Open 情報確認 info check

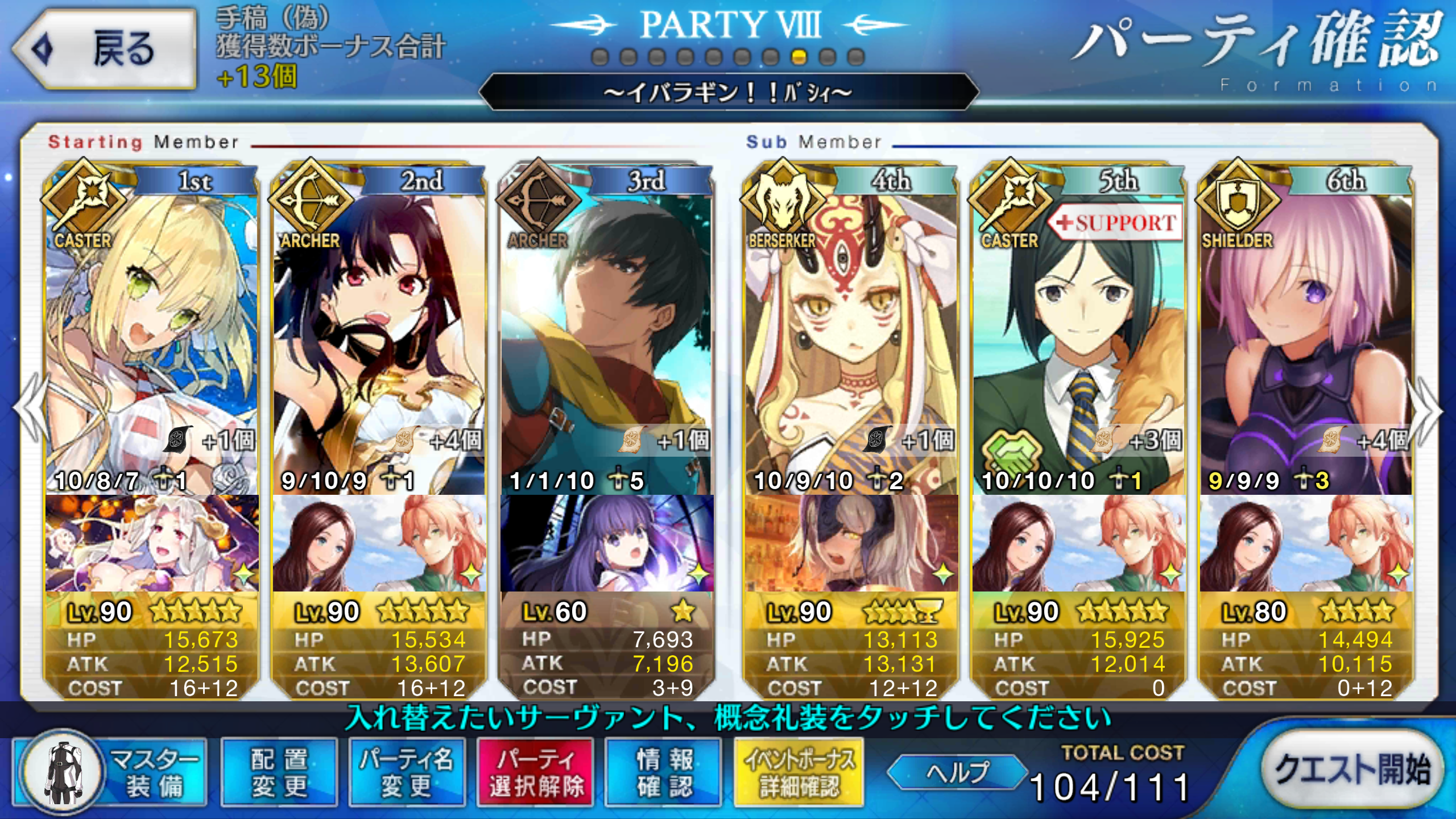pos(663,772)
